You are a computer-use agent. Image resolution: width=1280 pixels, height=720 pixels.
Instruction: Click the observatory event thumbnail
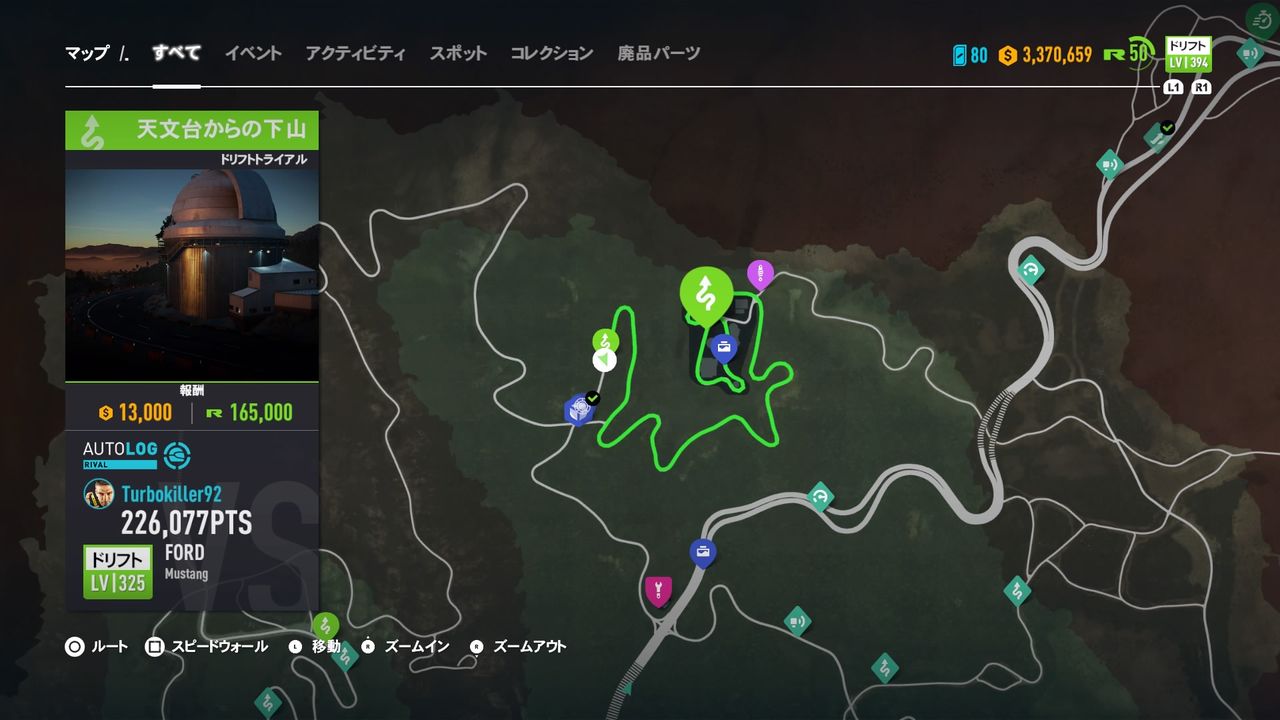191,270
